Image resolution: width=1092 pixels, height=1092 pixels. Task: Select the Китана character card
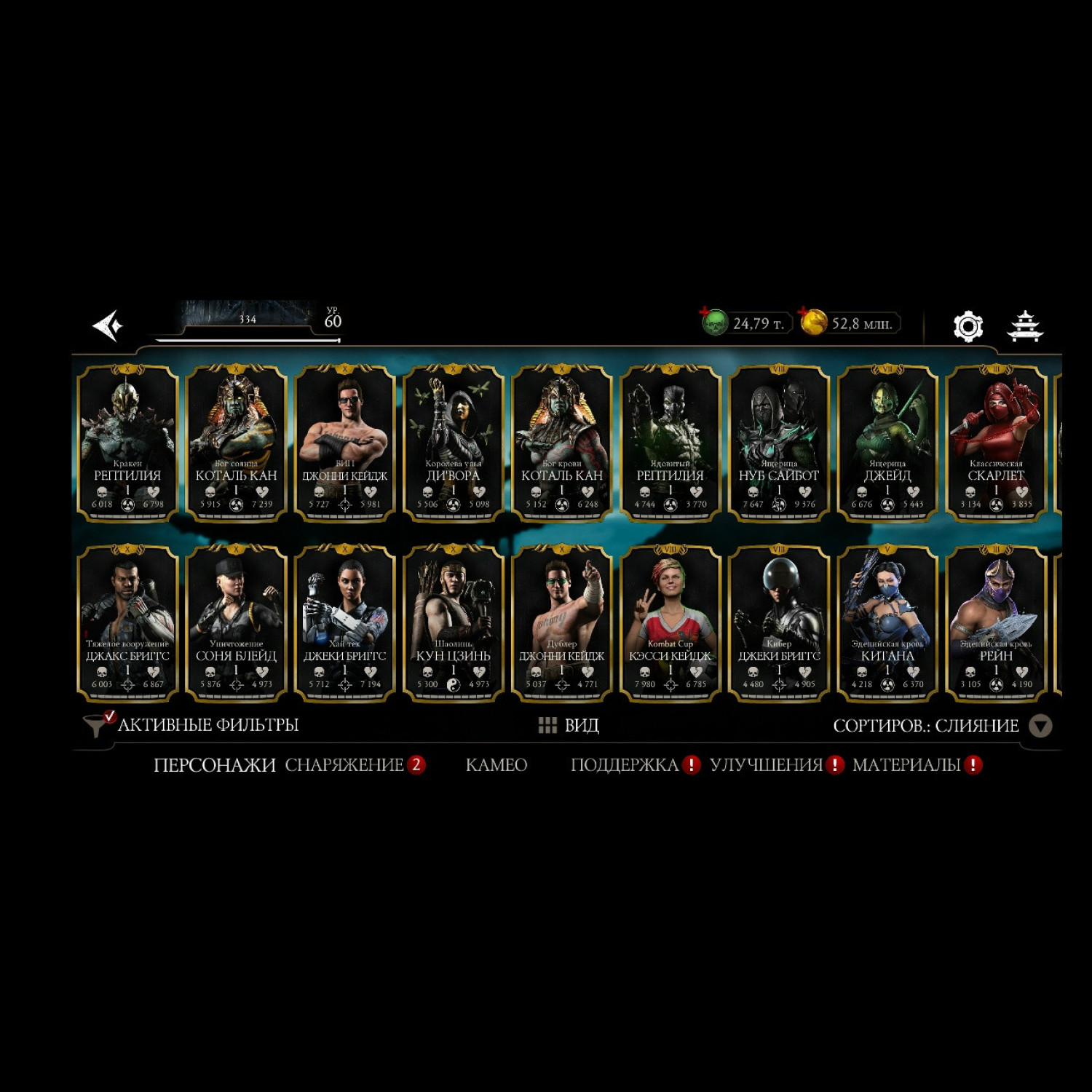887,623
